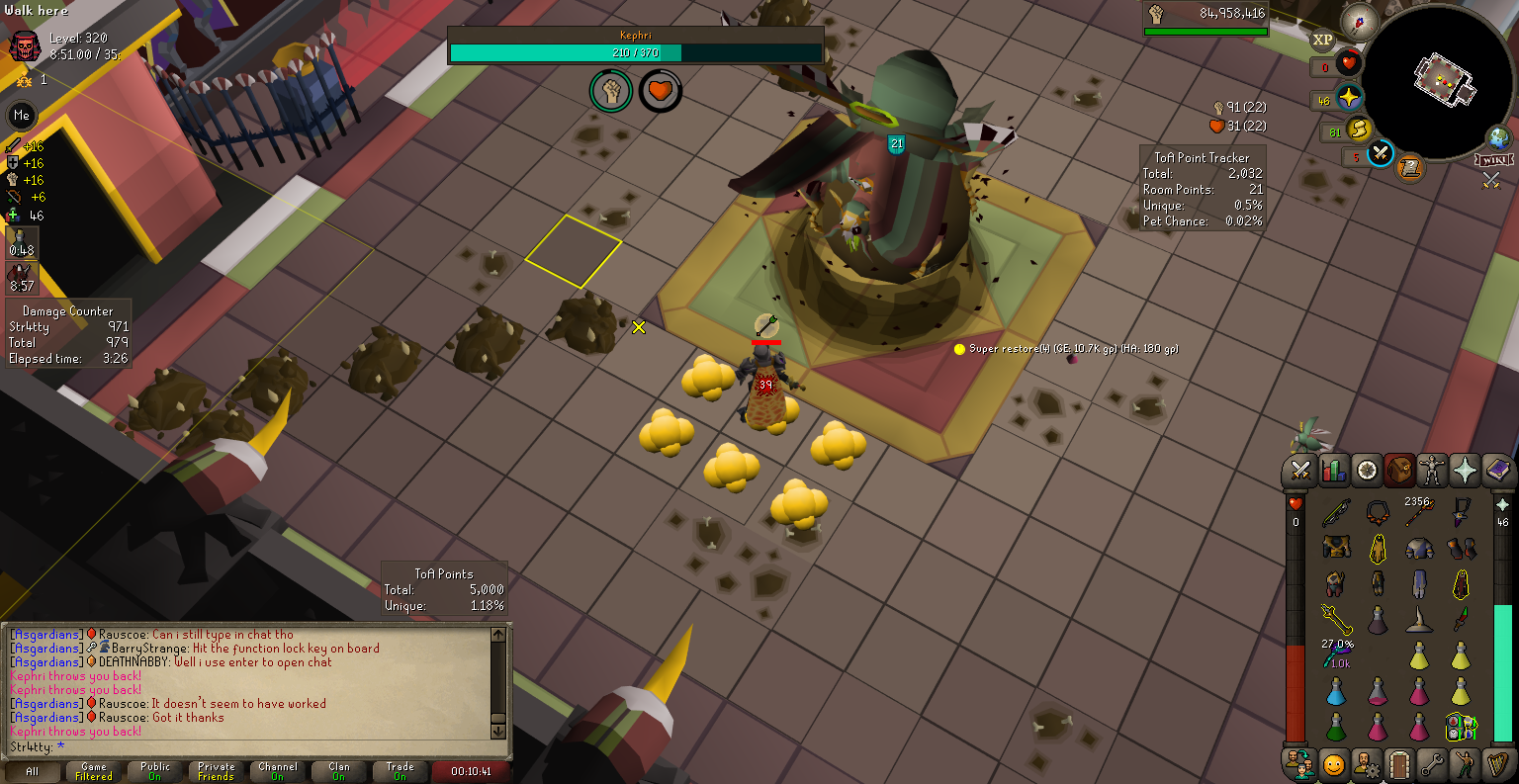
Task: Switch to the Clan chat tab
Action: tap(339, 771)
